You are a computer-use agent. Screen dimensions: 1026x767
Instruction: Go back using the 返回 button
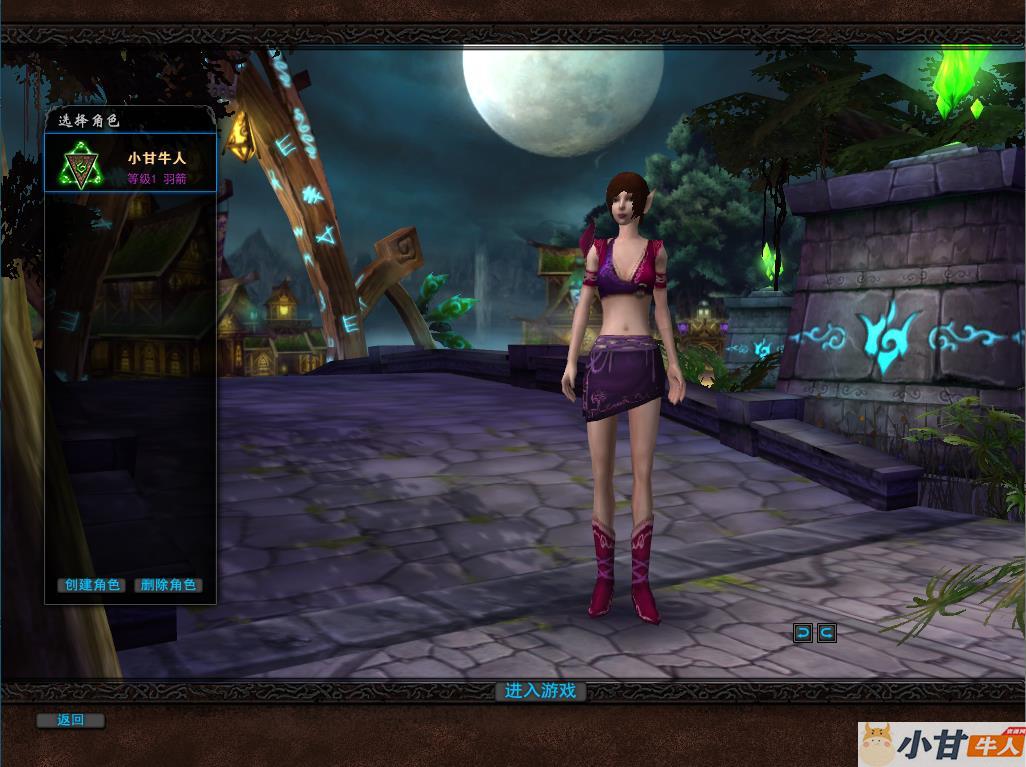70,720
